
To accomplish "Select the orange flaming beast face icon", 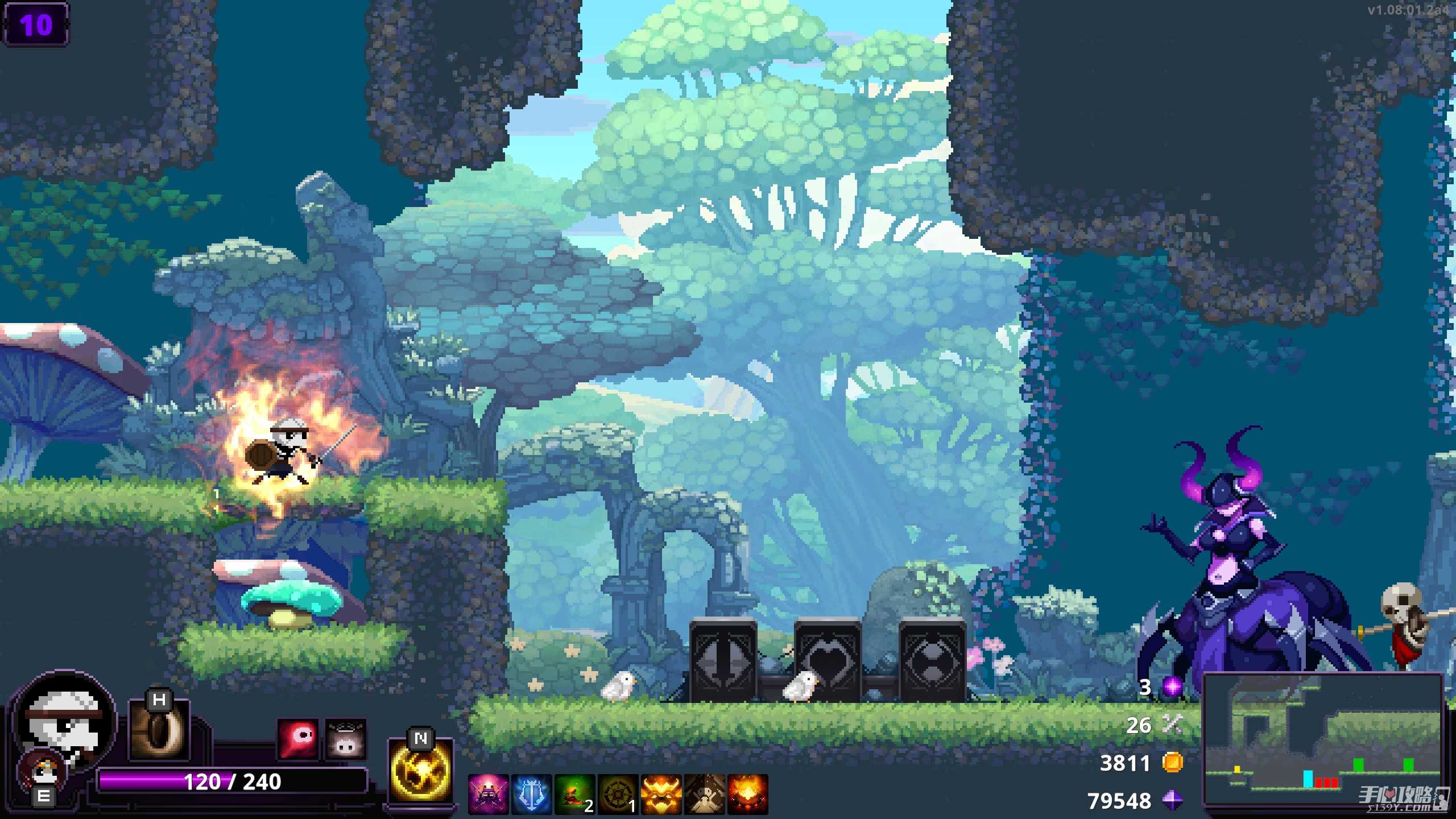I will pyautogui.click(x=661, y=794).
